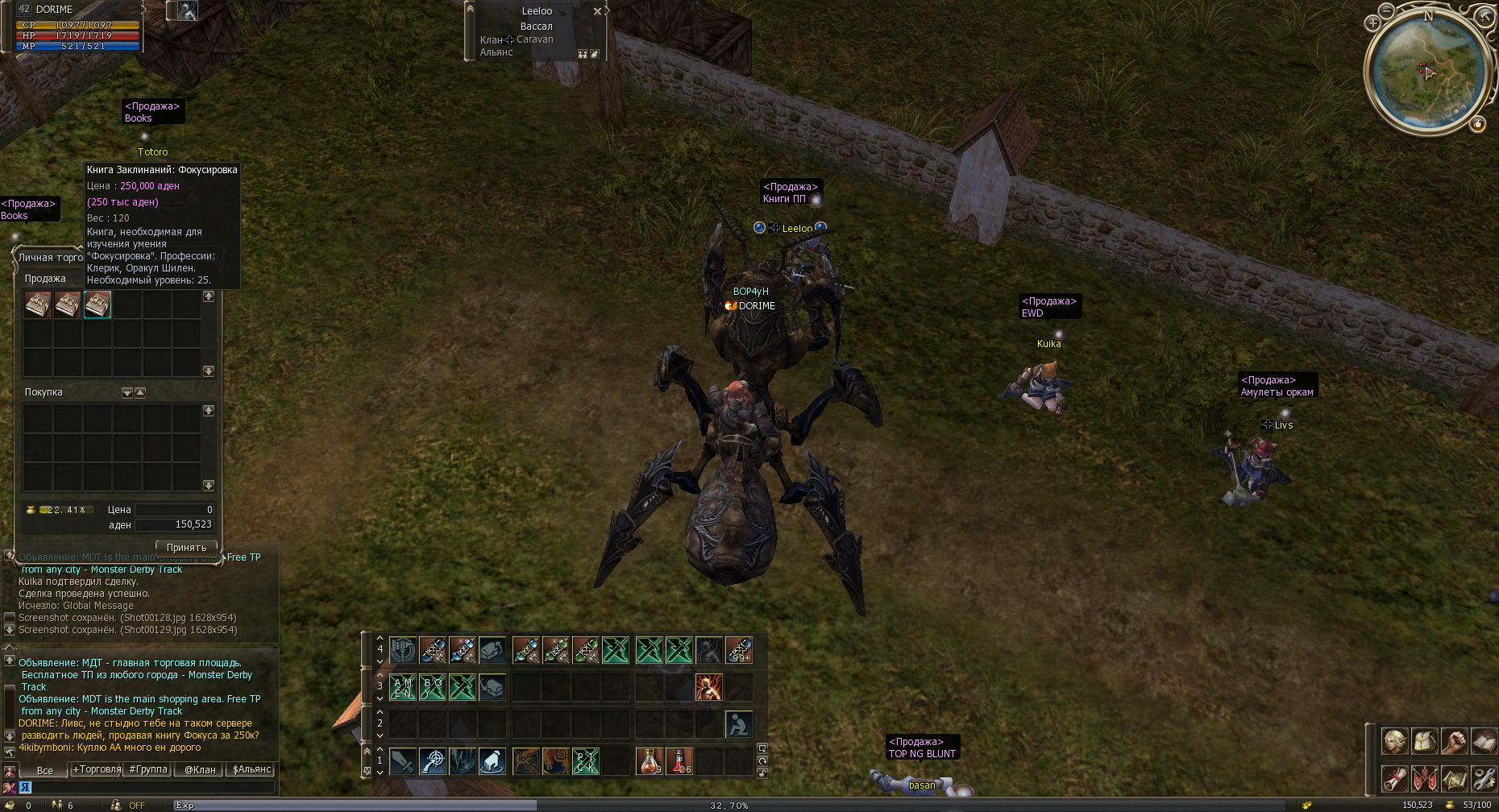Screen dimensions: 1499x812
Task: Activate the PICK macro on the hotbar
Action: click(586, 760)
